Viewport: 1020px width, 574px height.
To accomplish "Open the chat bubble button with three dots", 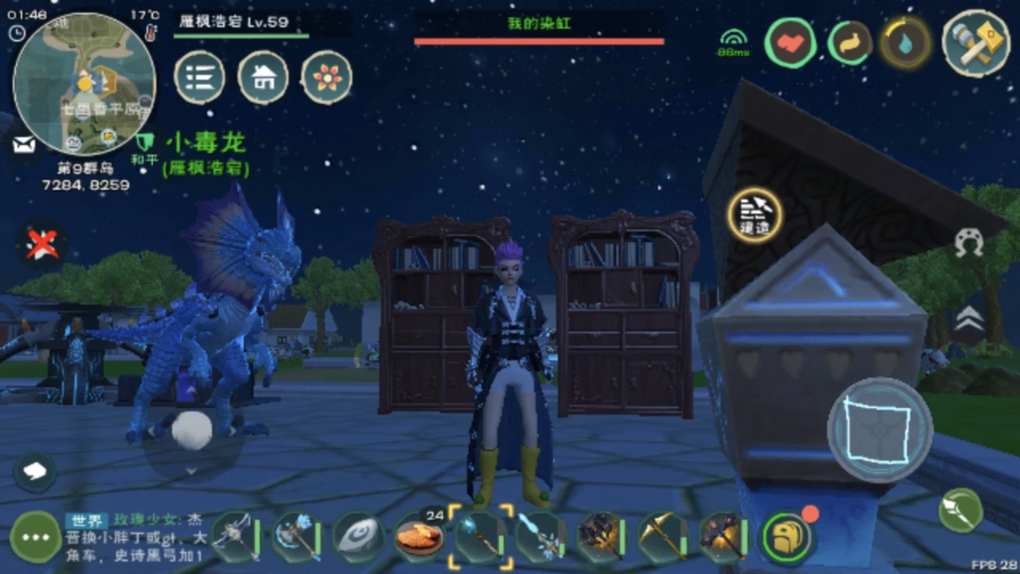I will pos(34,538).
